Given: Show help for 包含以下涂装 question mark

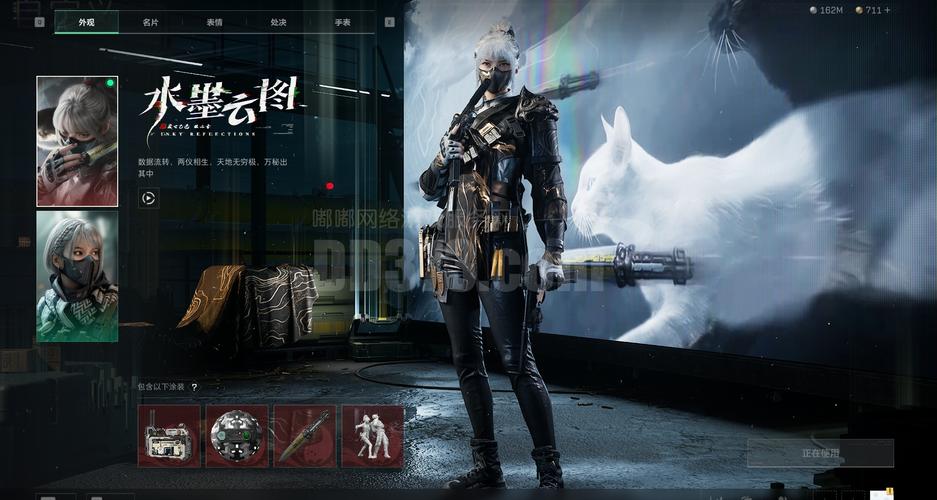Looking at the screenshot, I should point(194,387).
